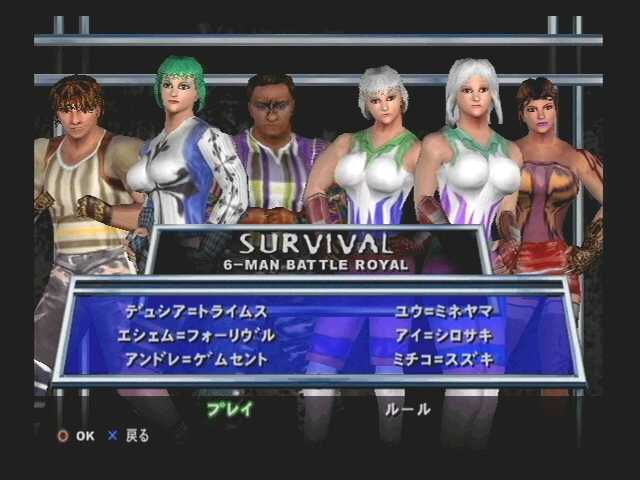Click the ミチコ=スズキ roster name
640x480 pixels.
coord(444,359)
